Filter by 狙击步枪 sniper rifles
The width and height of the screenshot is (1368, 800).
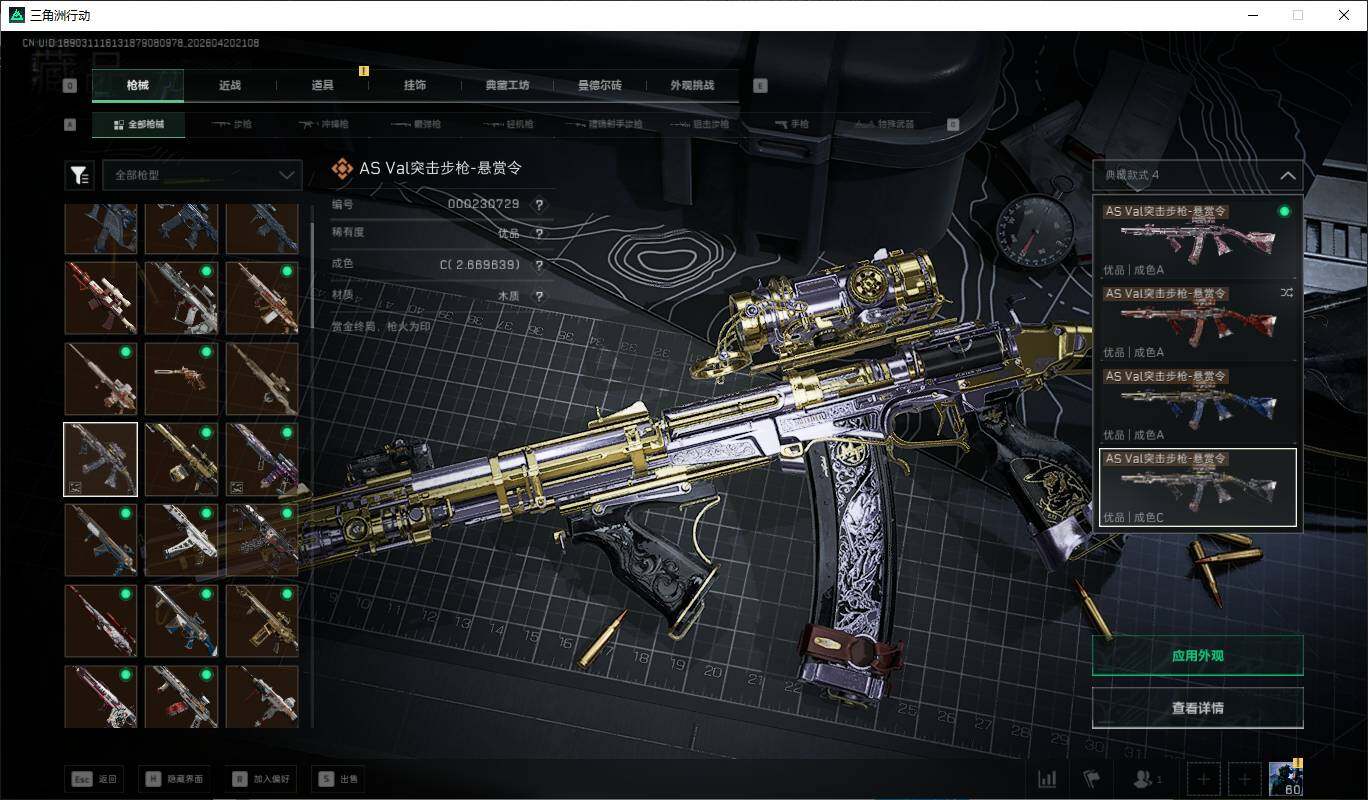pos(703,125)
